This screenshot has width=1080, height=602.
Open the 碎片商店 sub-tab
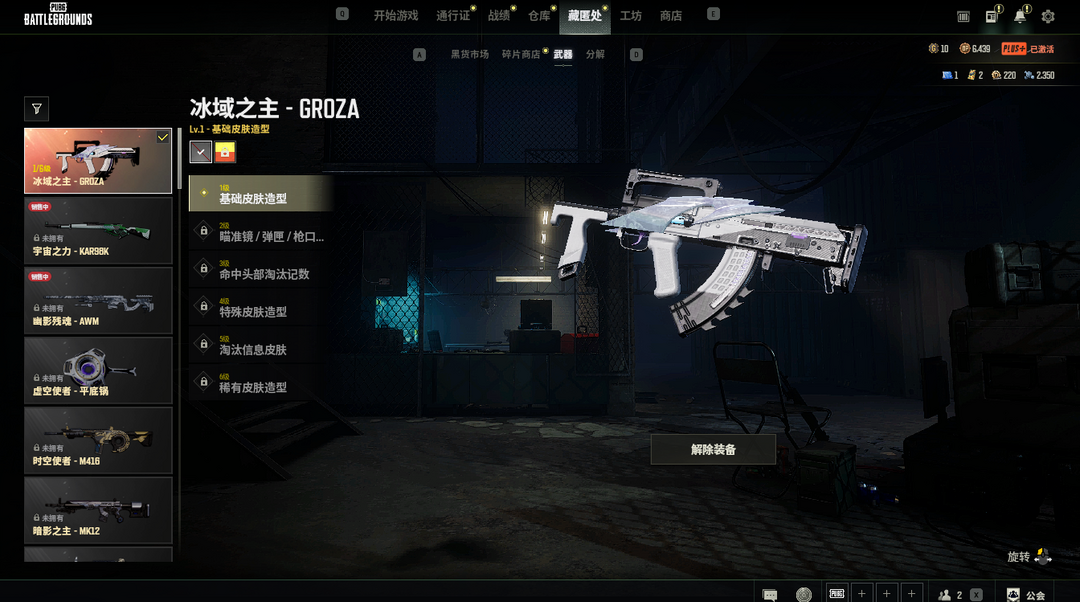coord(521,54)
